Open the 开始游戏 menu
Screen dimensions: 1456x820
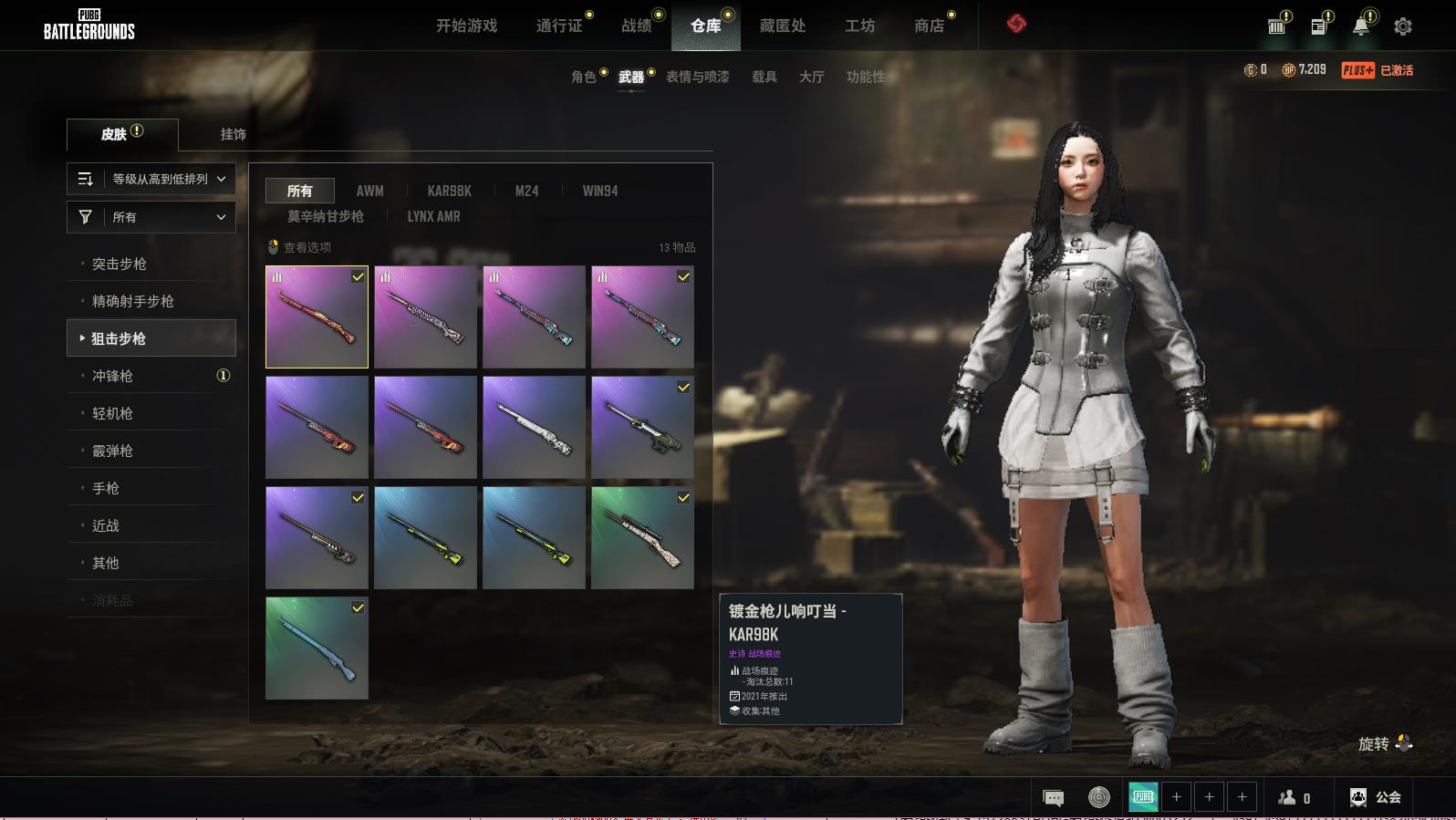[466, 26]
